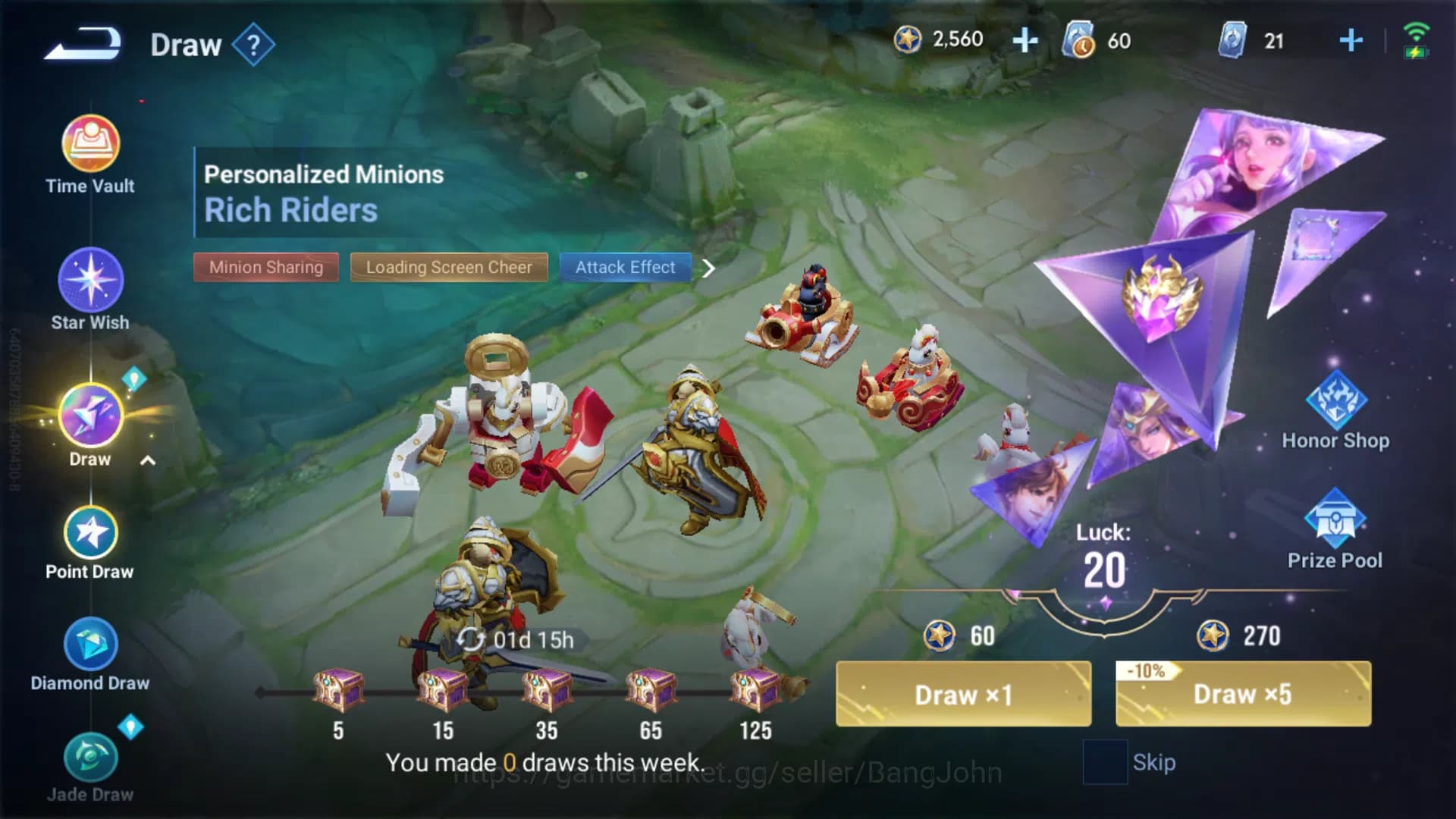Open the Draw help info
Image resolution: width=1456 pixels, height=819 pixels.
256,43
